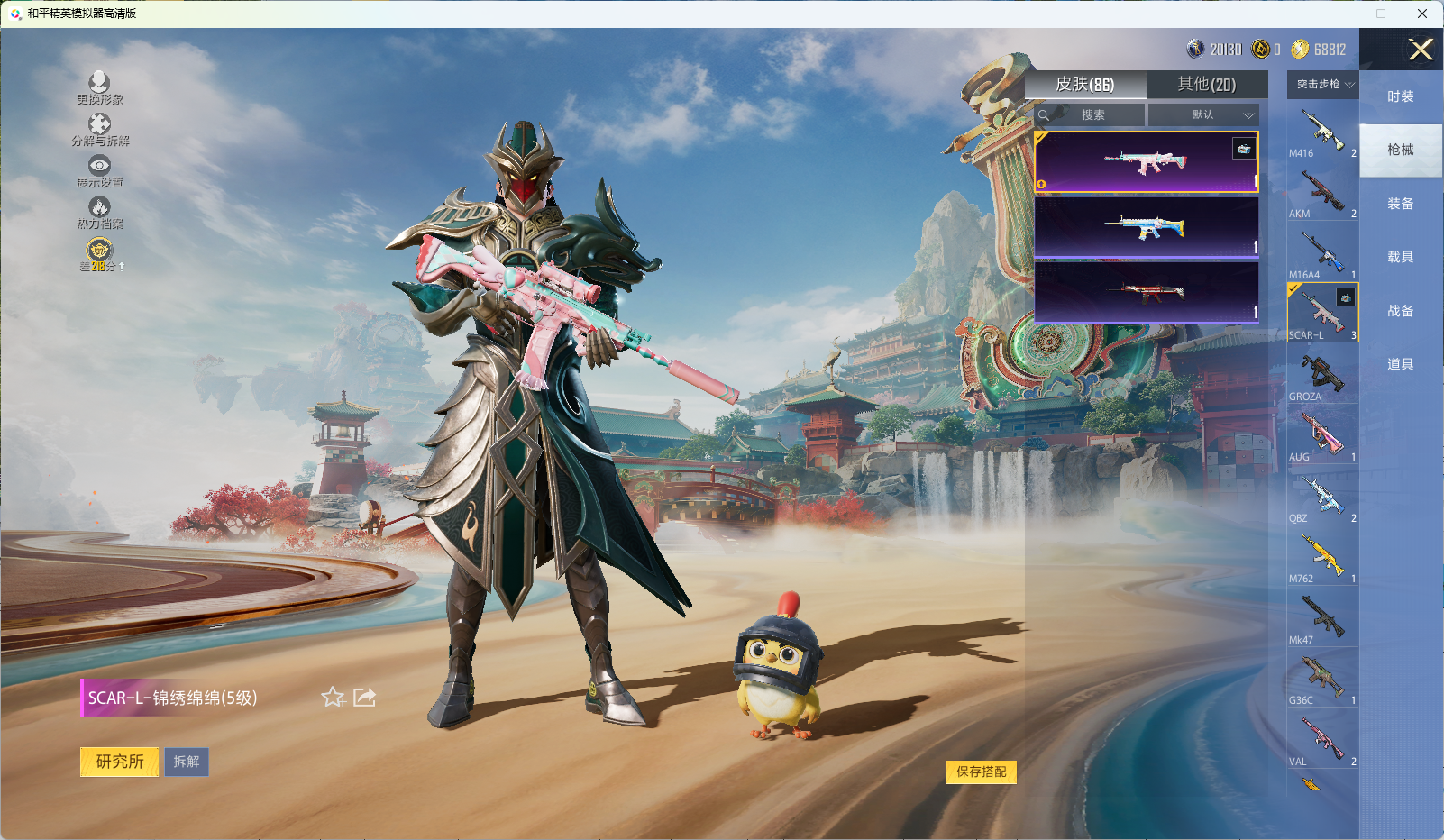Select the 载具 category

pyautogui.click(x=1400, y=257)
